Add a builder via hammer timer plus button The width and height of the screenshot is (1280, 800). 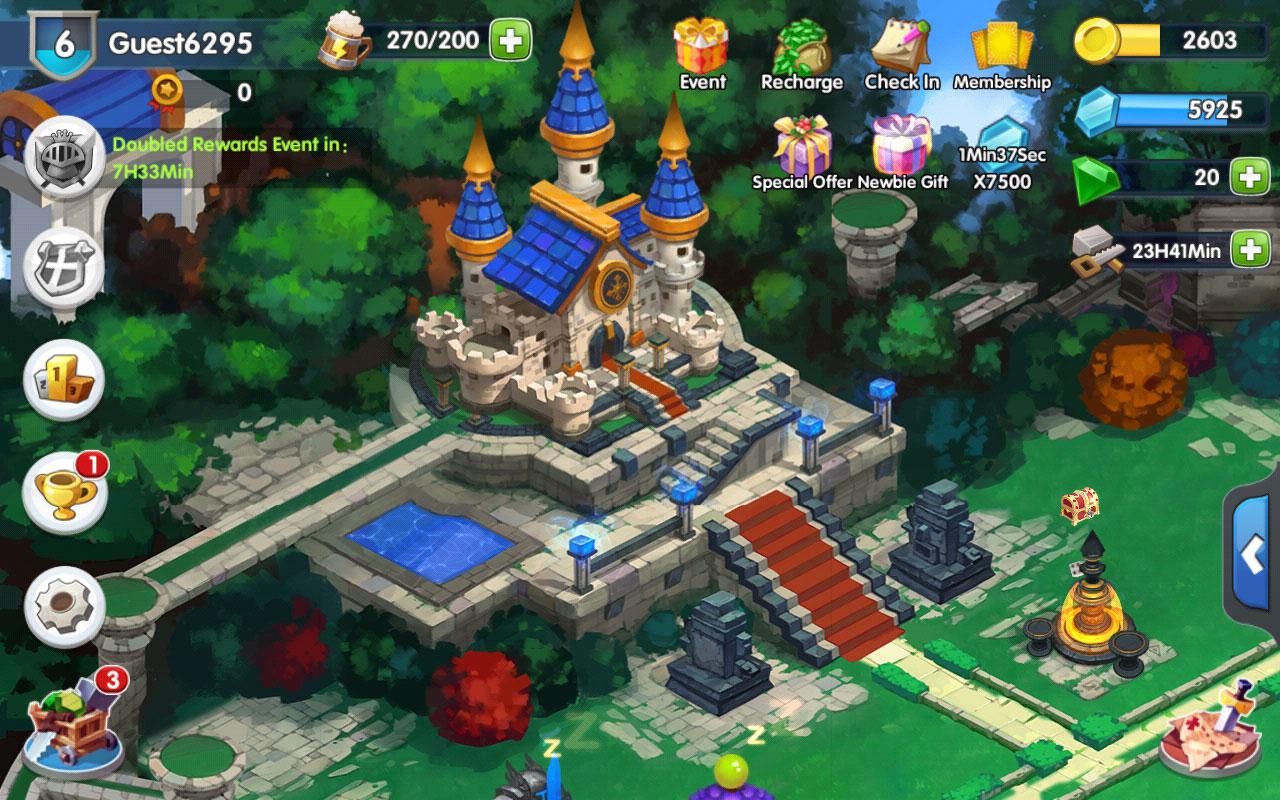click(x=1250, y=249)
